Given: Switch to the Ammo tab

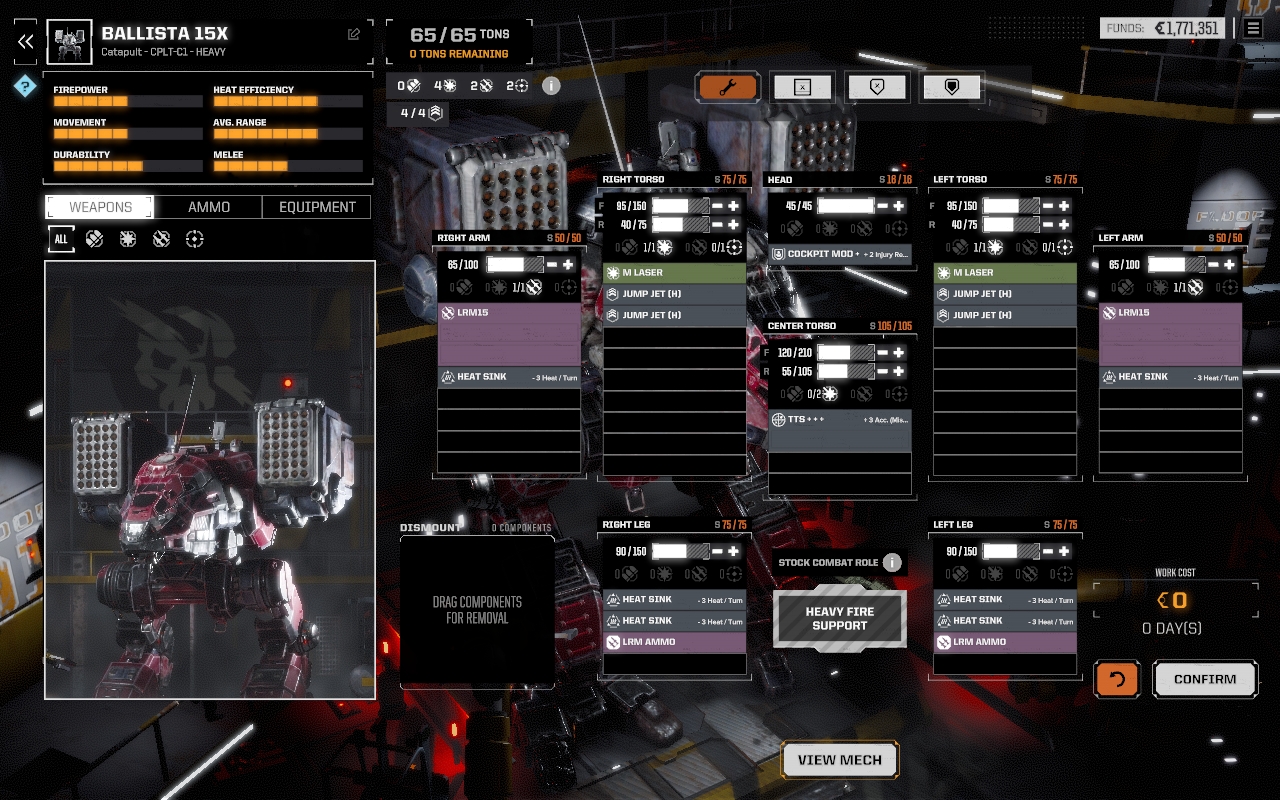Looking at the screenshot, I should [209, 207].
